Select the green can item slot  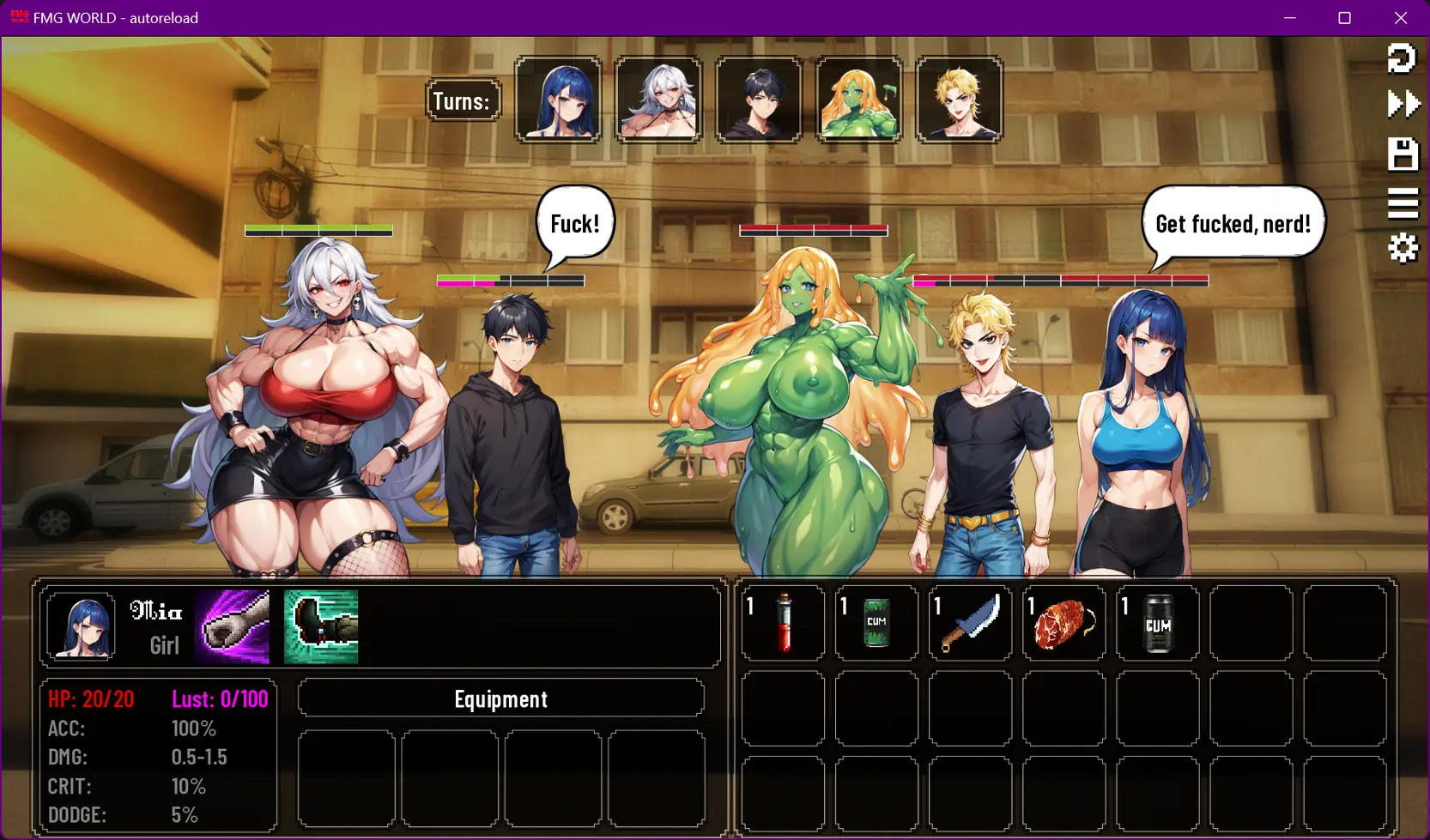(x=876, y=624)
